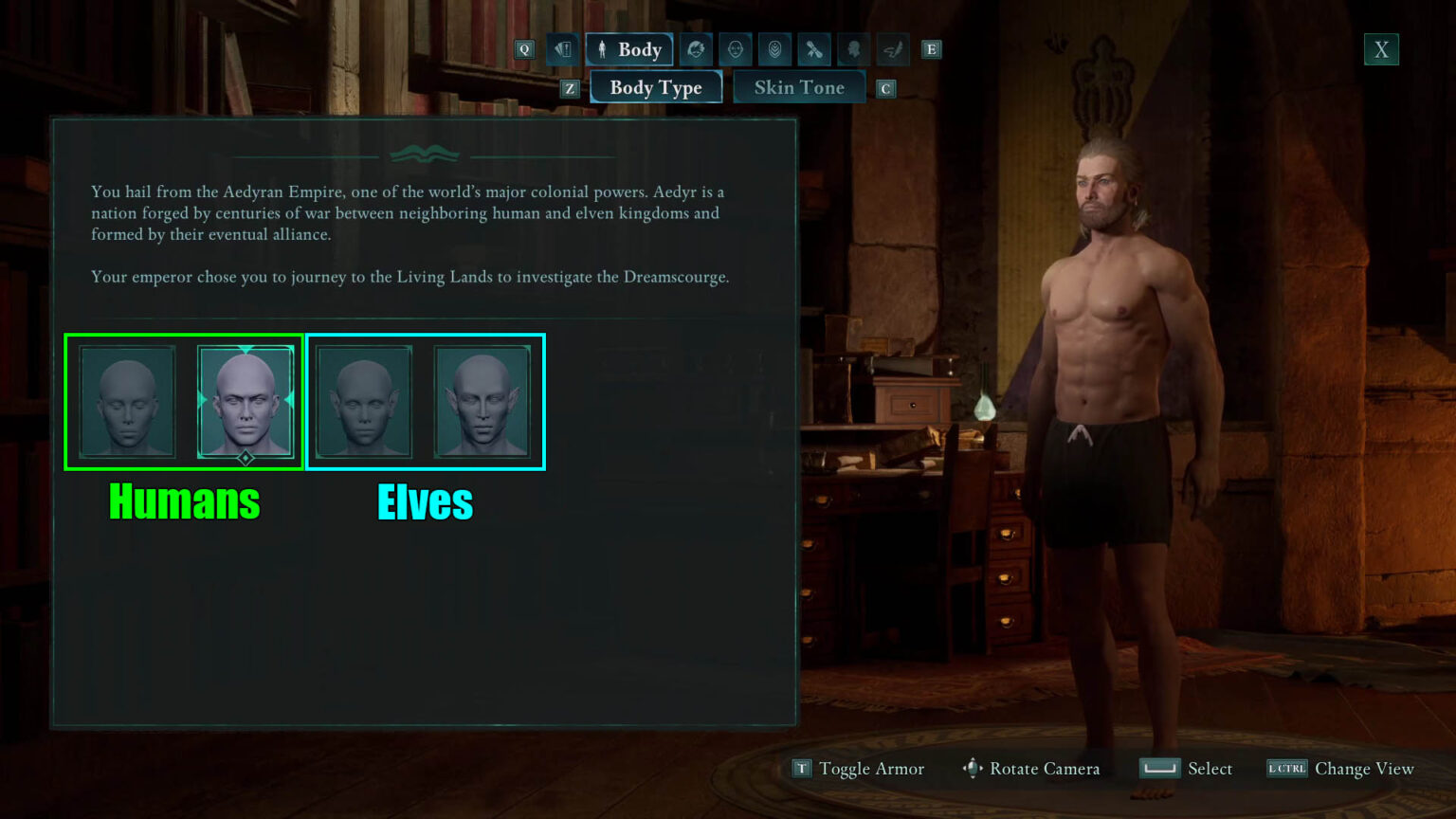
Task: Open the portrait customization icon
Action: 852,49
